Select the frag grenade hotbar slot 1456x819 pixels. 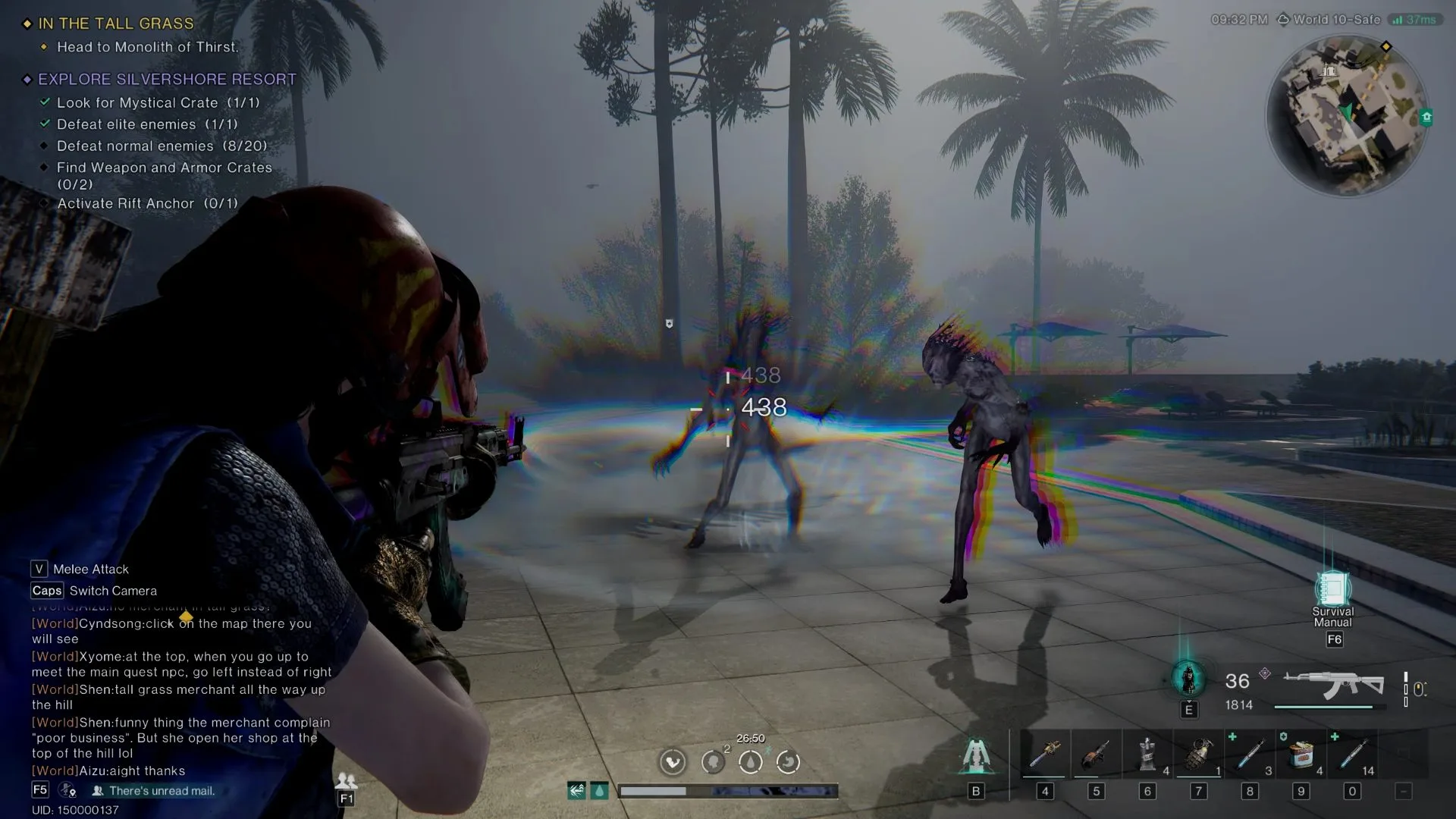pyautogui.click(x=1198, y=755)
